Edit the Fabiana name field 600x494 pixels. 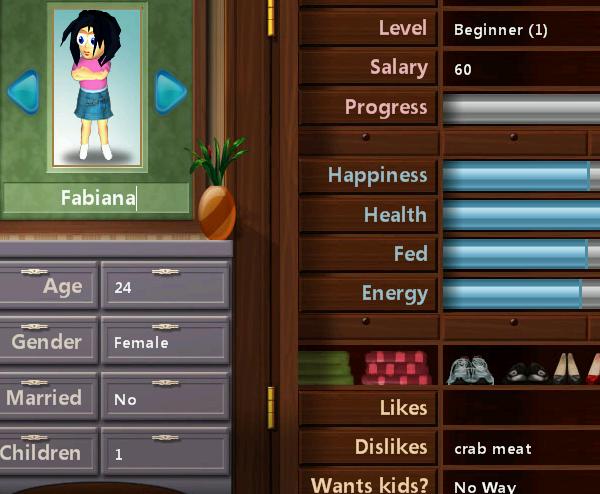[97, 197]
